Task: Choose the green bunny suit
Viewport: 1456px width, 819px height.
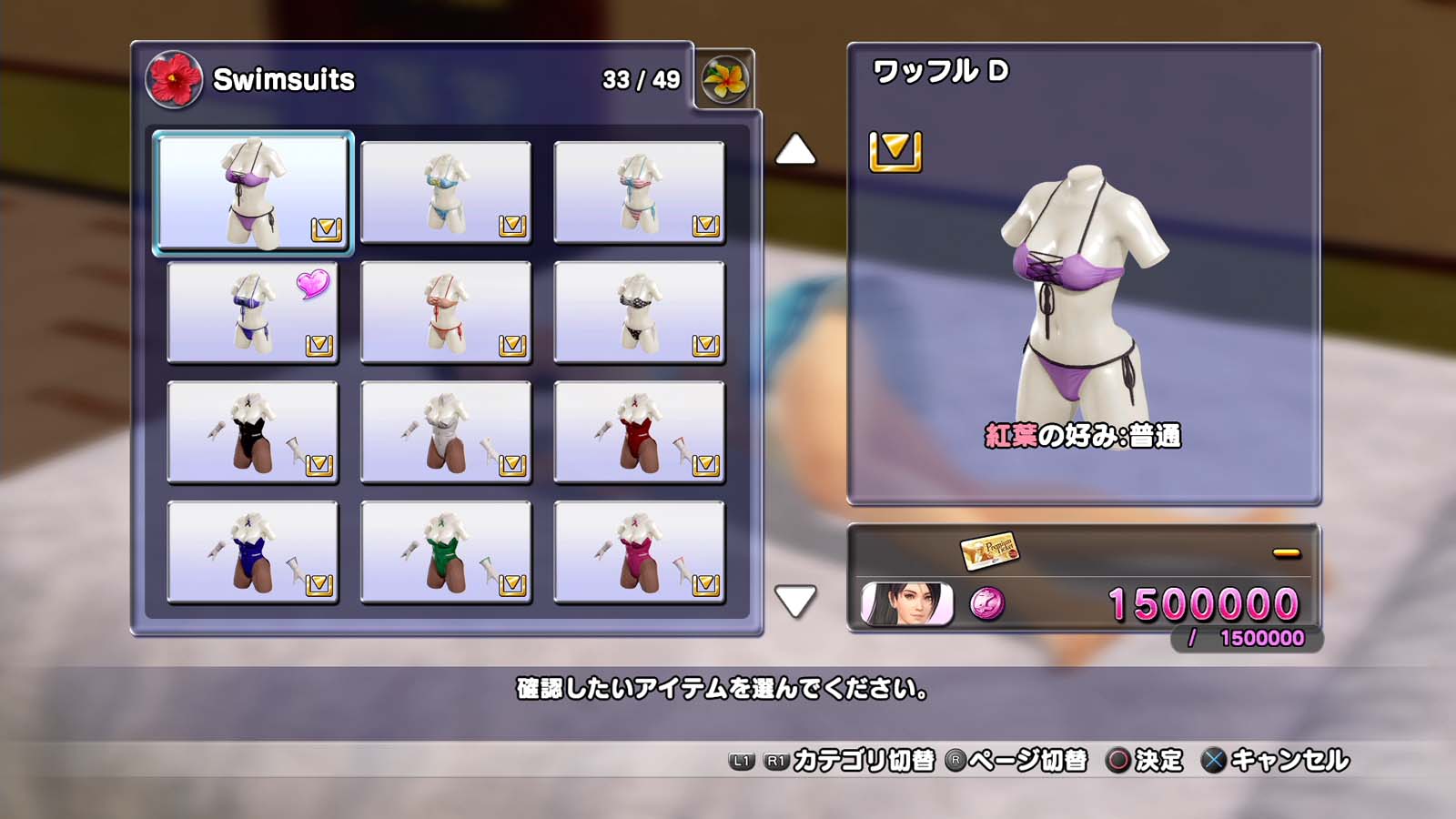Action: click(x=446, y=552)
